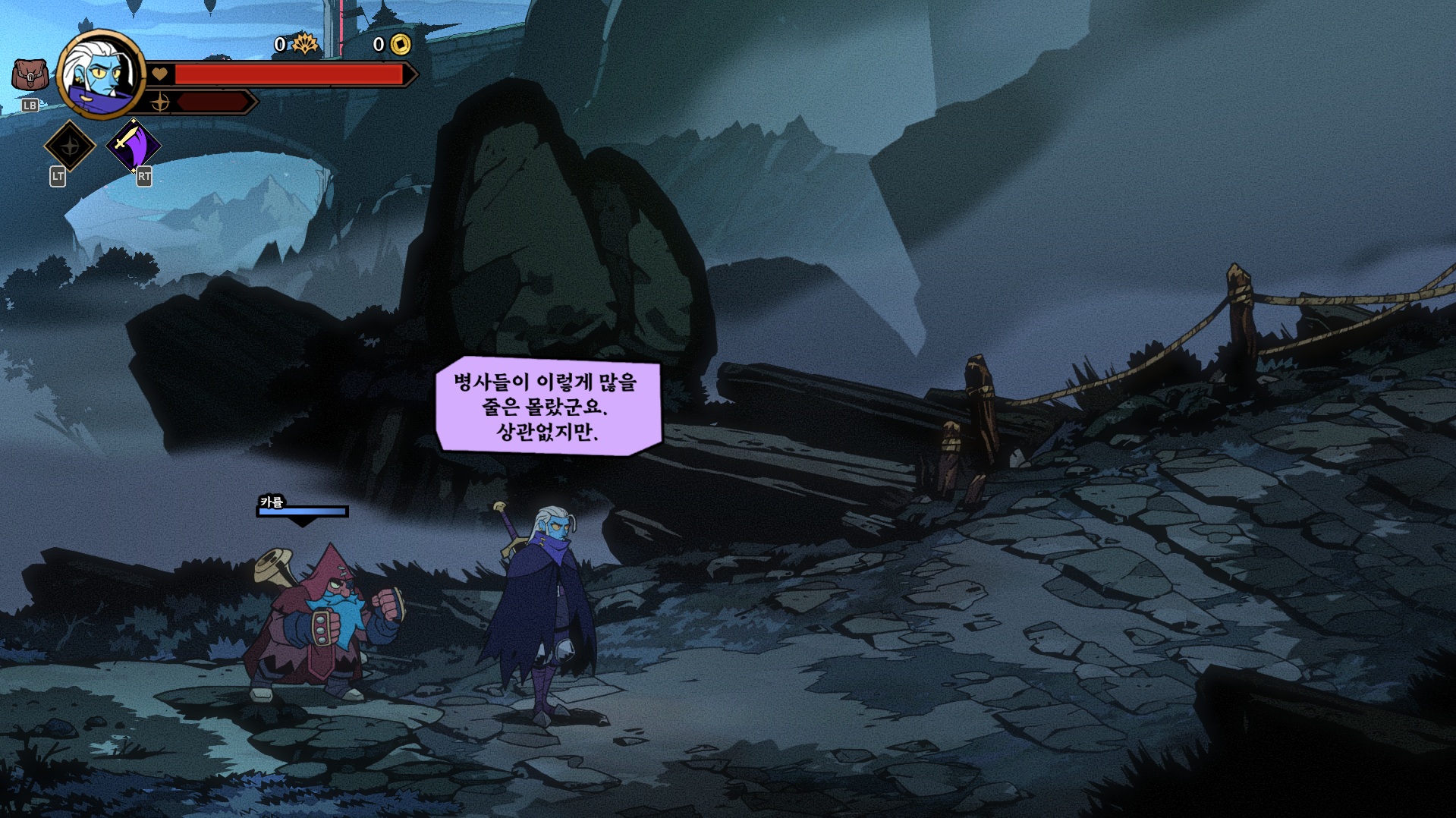This screenshot has height=818, width=1456.
Task: Click the blue-skinned hero portrait
Action: coord(100,75)
